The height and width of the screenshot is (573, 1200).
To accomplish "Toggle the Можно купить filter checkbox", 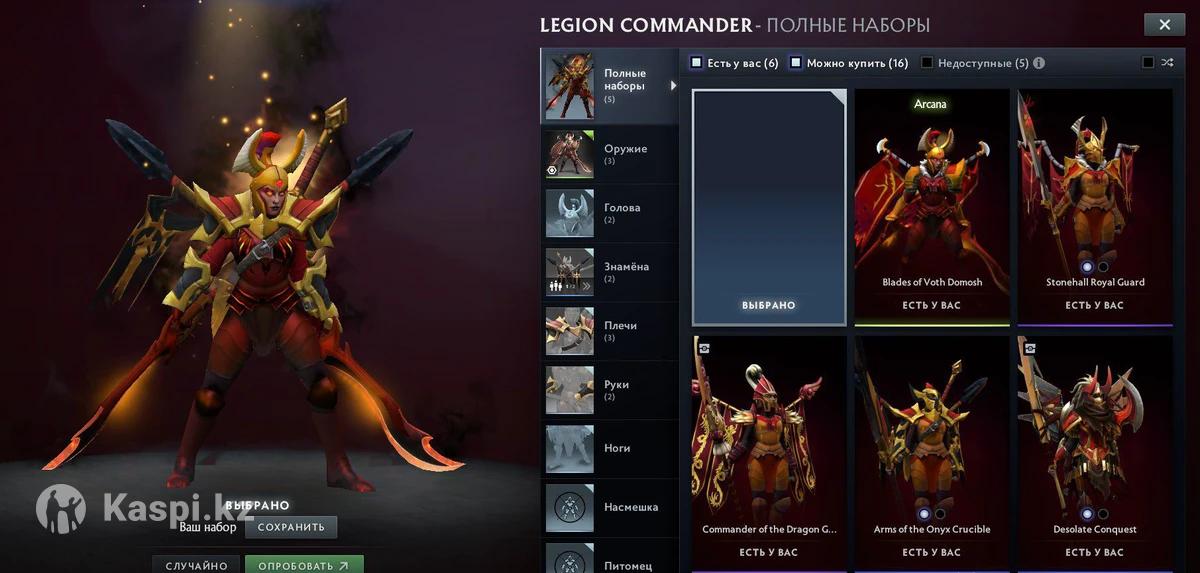I will (x=796, y=63).
